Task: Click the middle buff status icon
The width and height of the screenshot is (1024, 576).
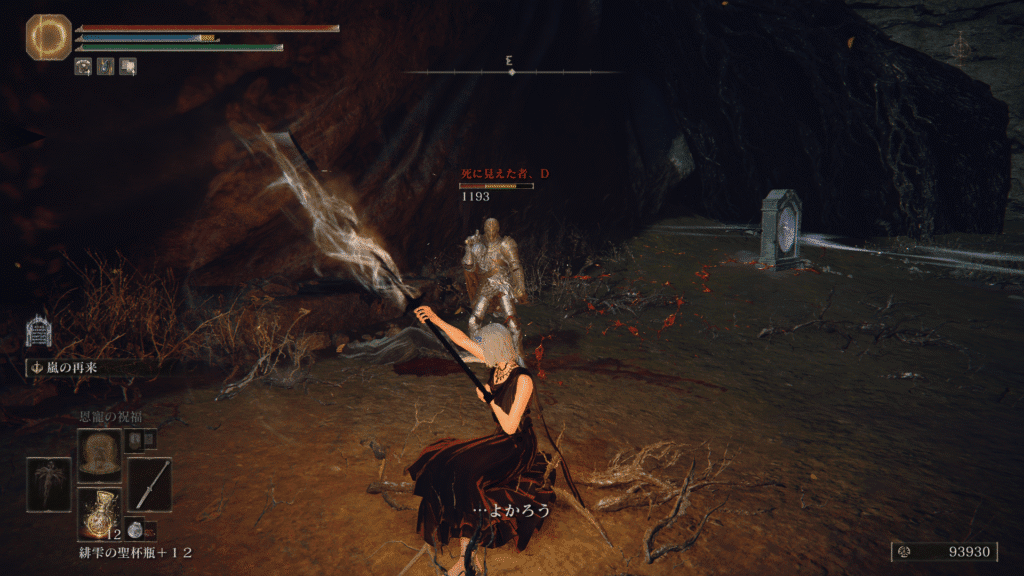Action: 106,67
